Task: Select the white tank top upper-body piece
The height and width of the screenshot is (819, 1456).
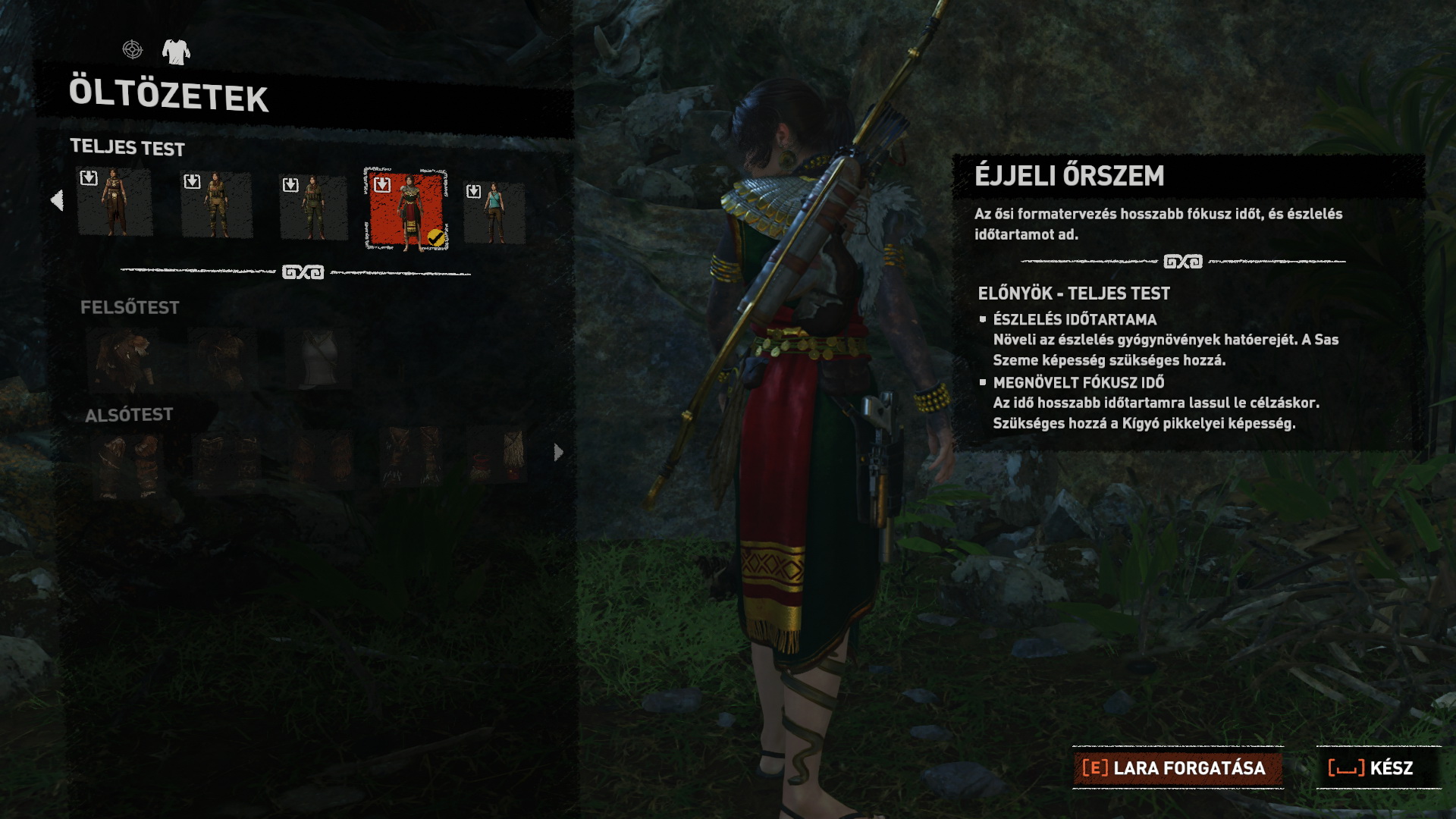Action: 319,359
